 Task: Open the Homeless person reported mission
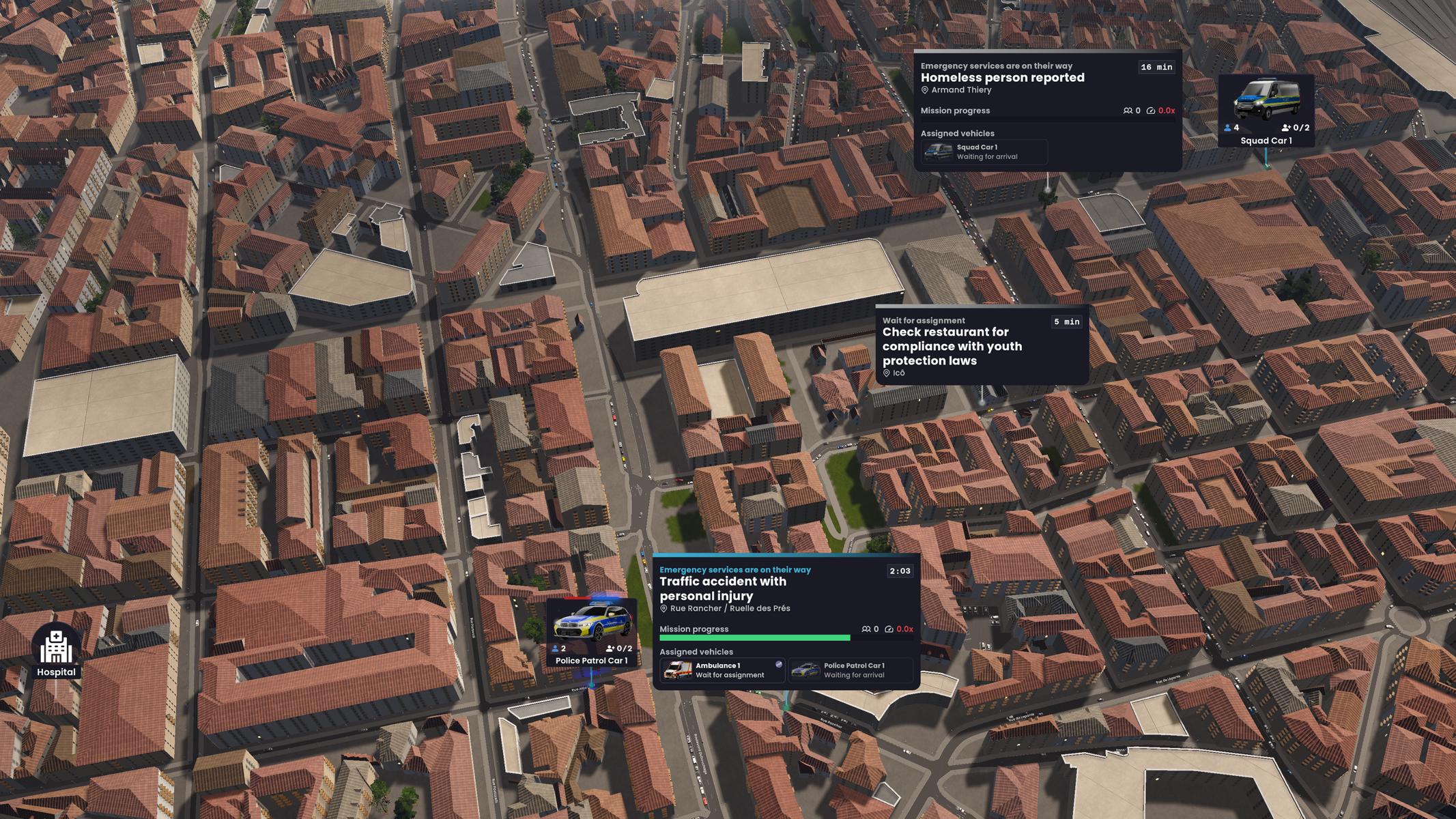1002,78
